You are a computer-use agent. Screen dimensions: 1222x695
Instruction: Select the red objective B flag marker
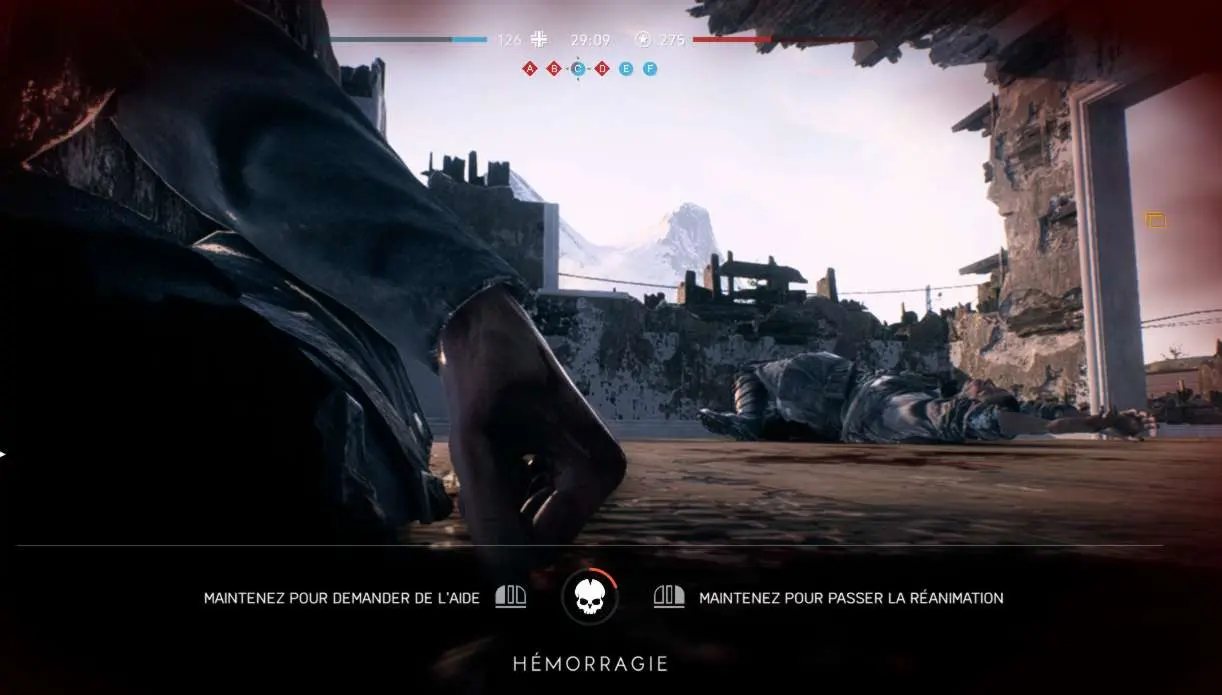coord(554,69)
